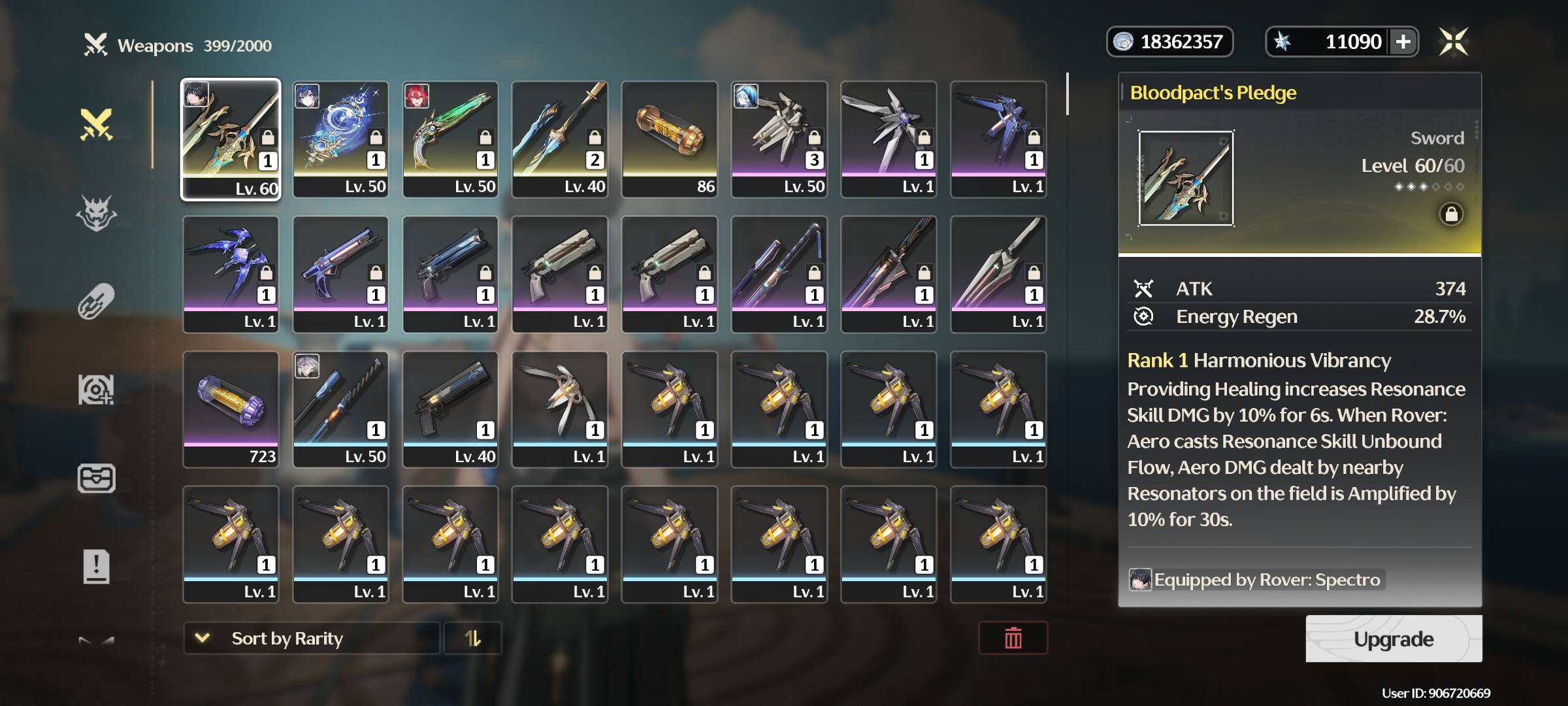Toggle the lock on Bloodpact's Pledge detail
Image resolution: width=1568 pixels, height=706 pixels.
[1450, 214]
